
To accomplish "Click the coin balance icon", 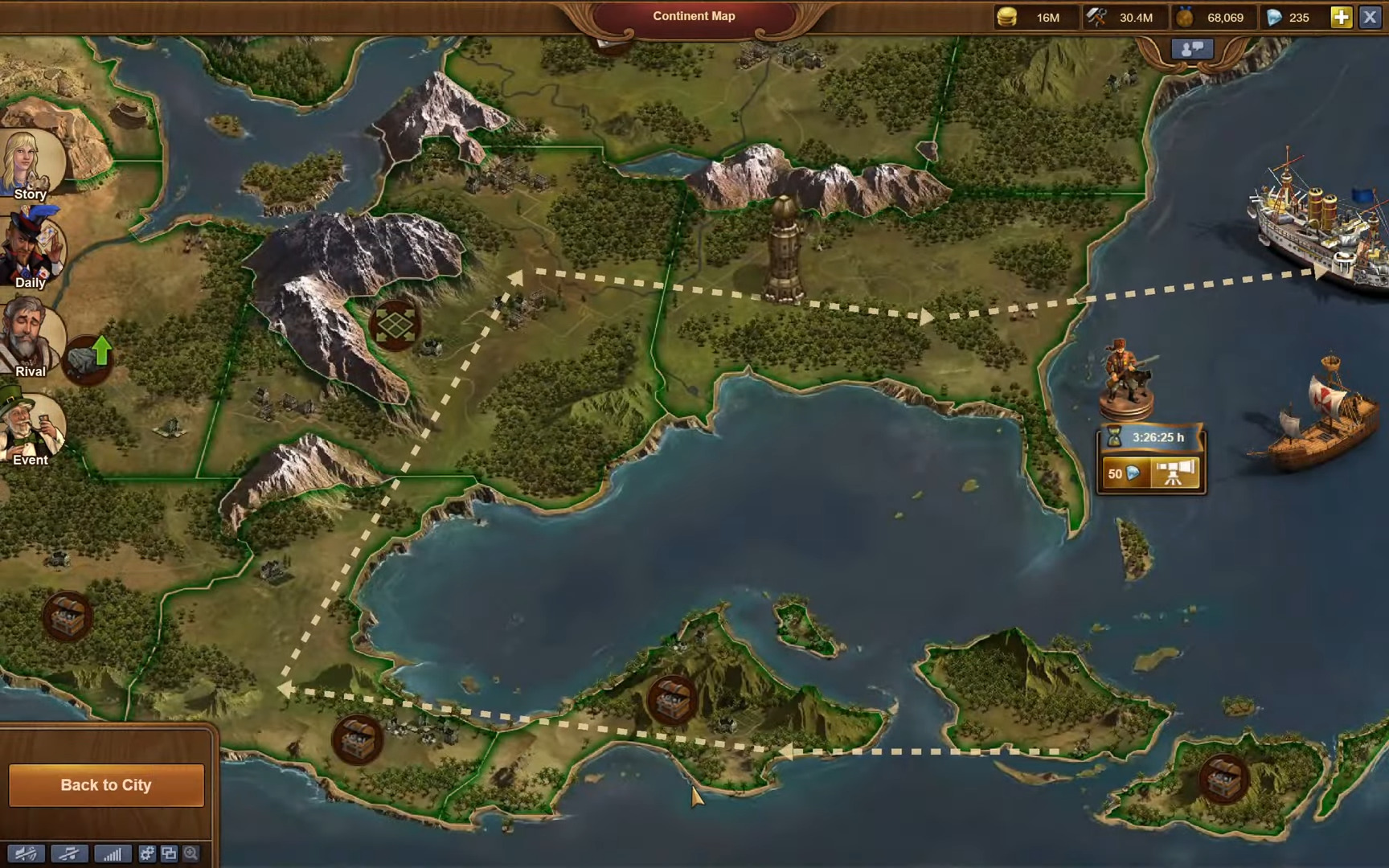I will 1008,16.
